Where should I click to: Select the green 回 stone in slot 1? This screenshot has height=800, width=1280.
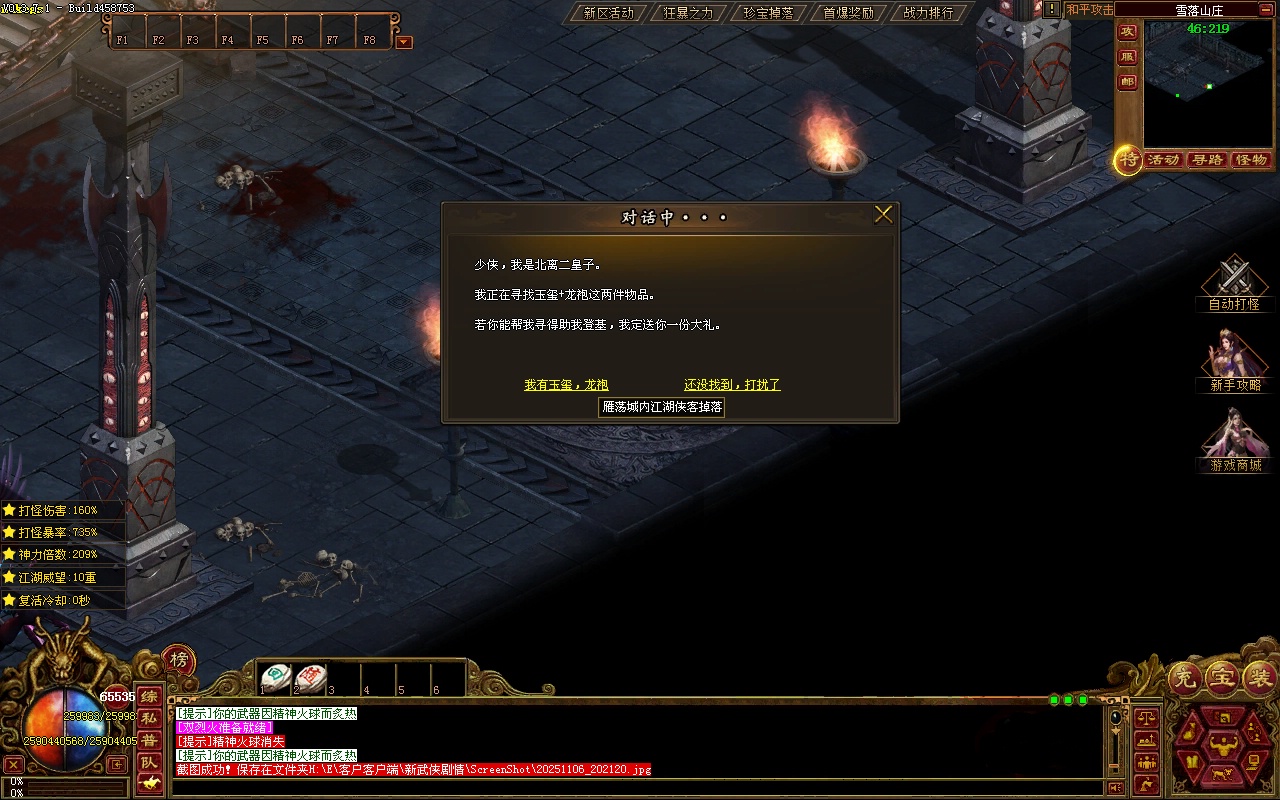(x=276, y=678)
